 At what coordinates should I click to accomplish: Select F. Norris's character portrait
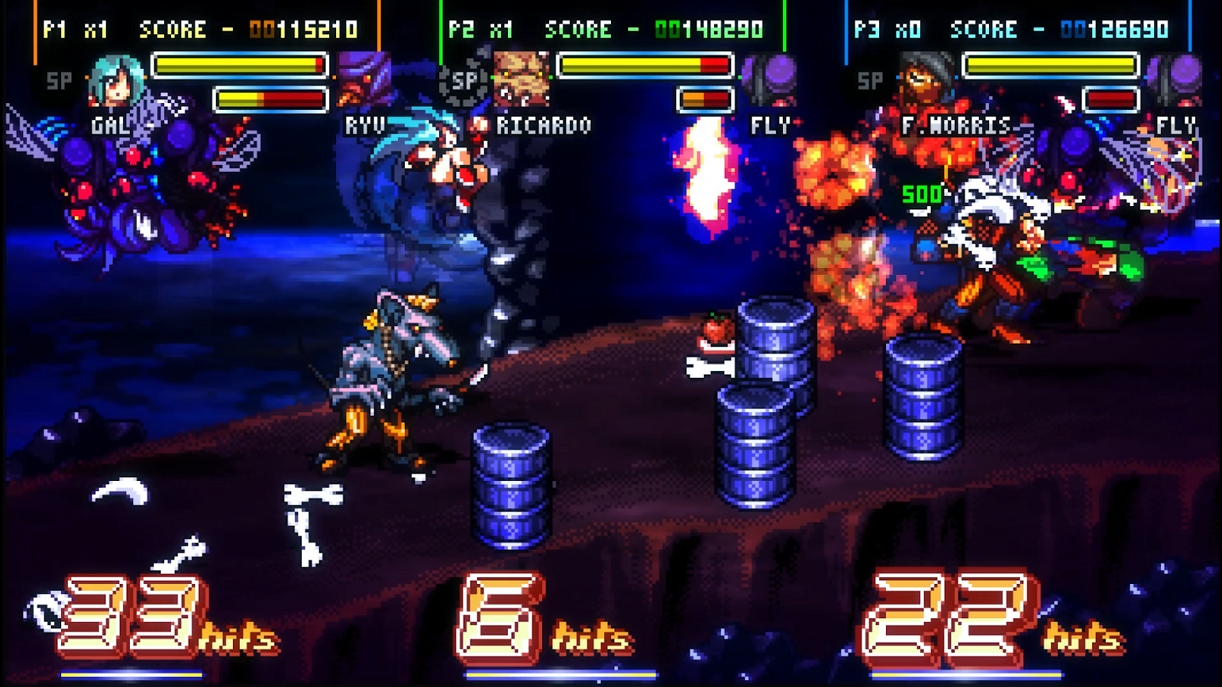[927, 80]
